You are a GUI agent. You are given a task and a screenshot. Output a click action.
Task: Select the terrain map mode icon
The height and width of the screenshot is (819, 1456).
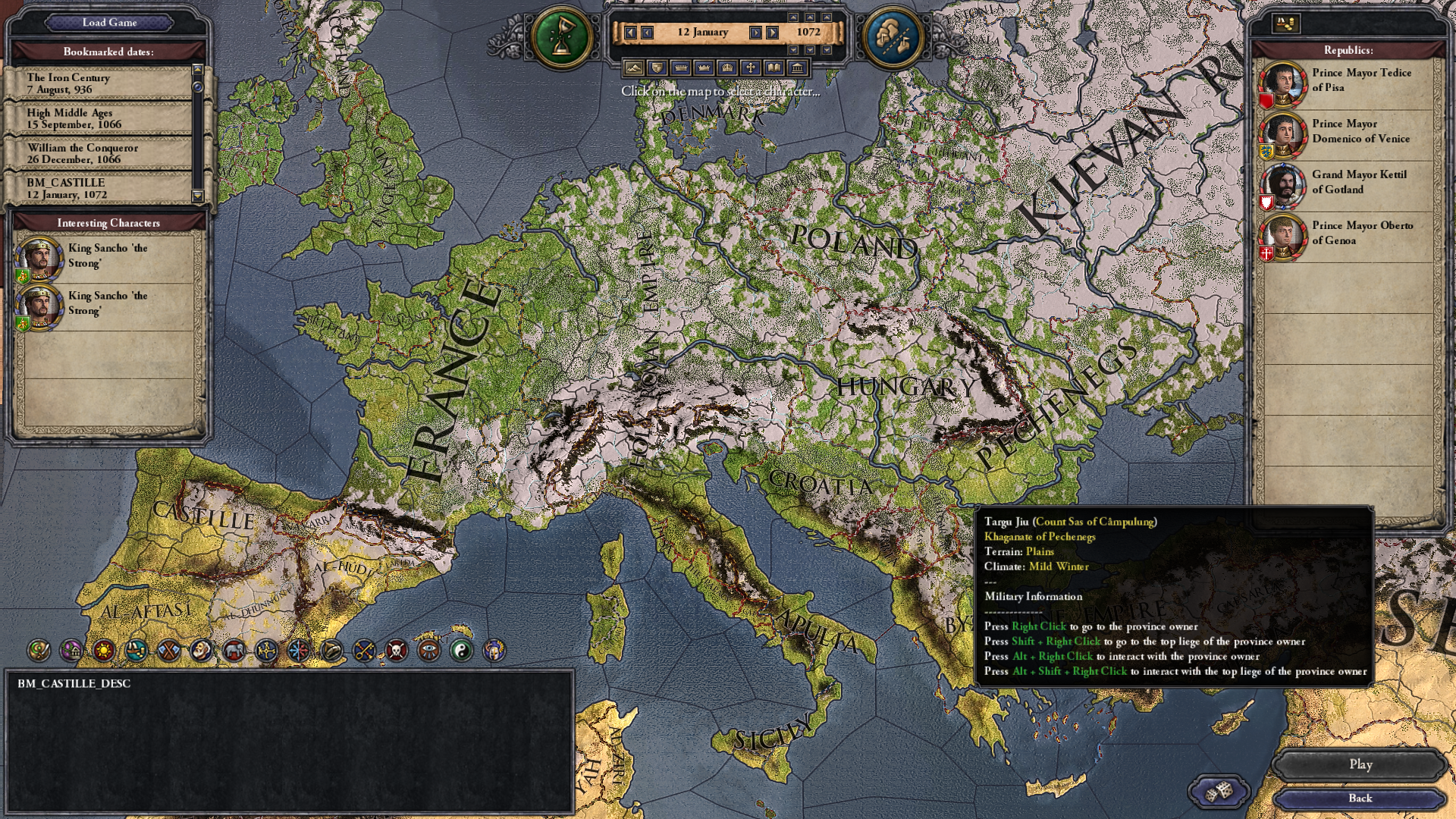click(634, 67)
